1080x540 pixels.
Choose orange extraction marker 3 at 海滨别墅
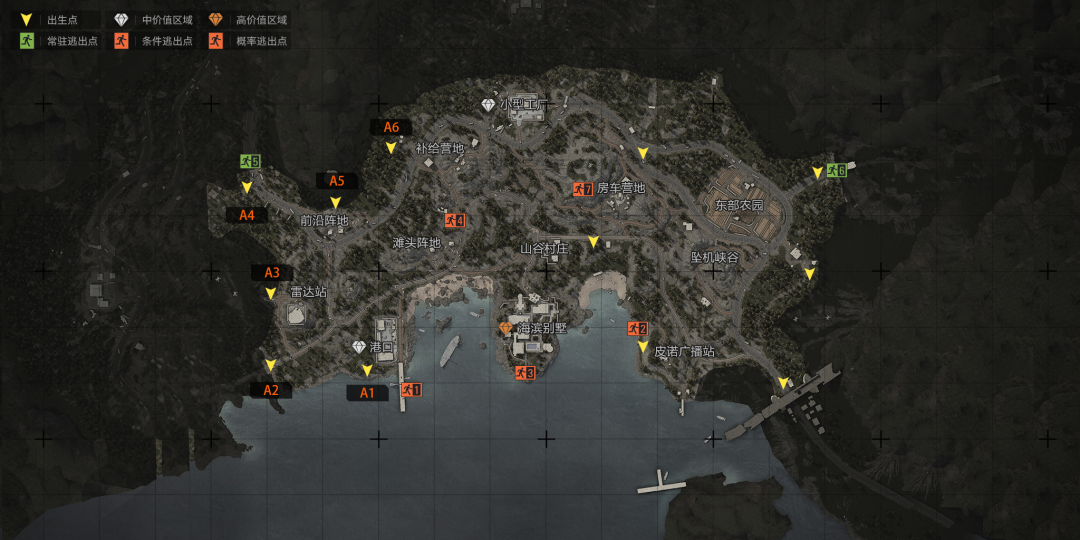click(x=525, y=373)
